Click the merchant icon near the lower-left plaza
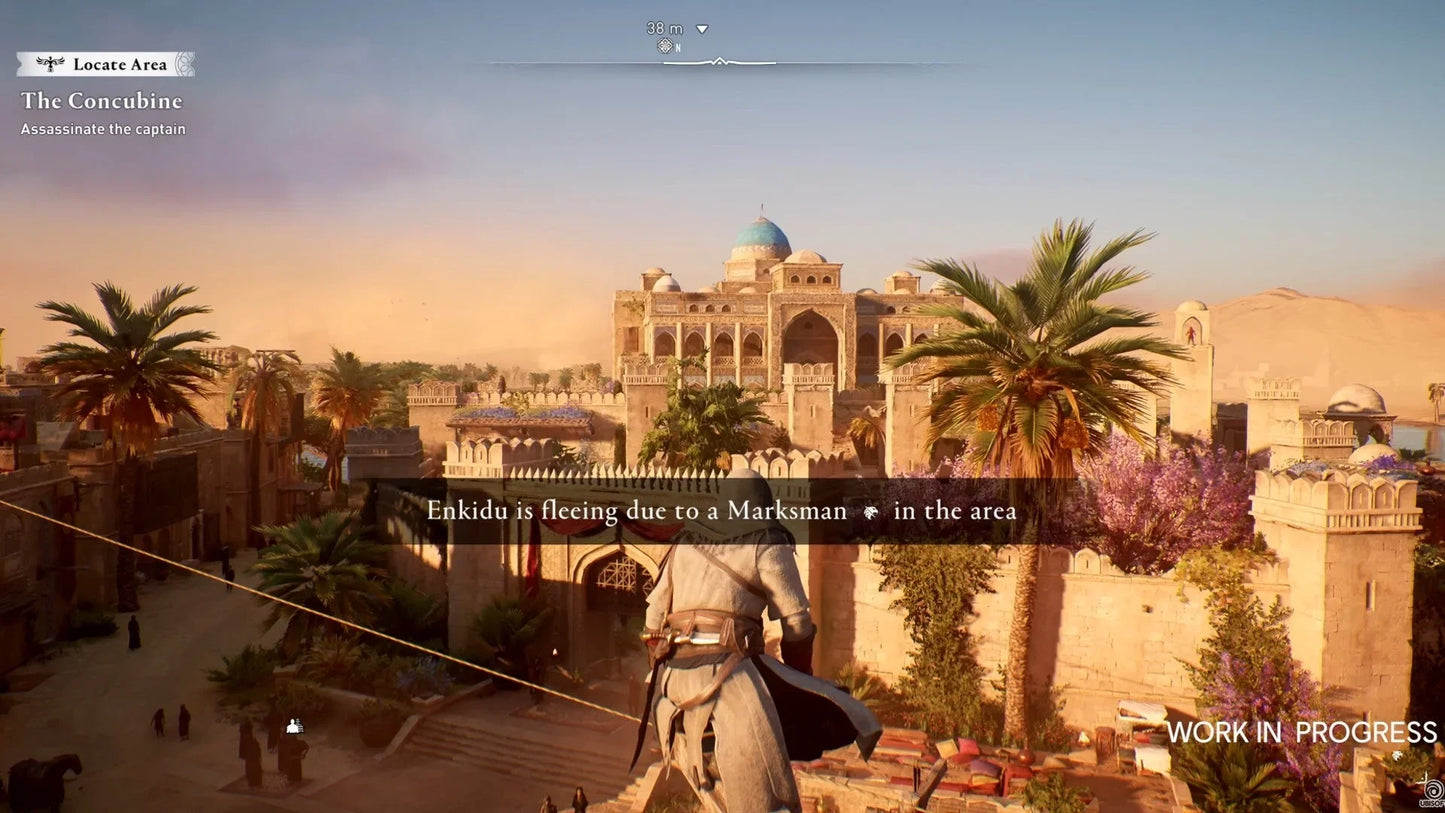 [293, 725]
